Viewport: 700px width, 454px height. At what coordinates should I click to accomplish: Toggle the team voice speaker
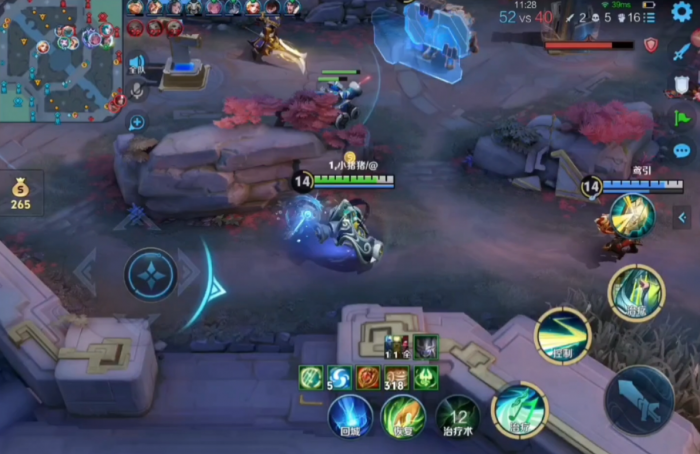(x=136, y=63)
